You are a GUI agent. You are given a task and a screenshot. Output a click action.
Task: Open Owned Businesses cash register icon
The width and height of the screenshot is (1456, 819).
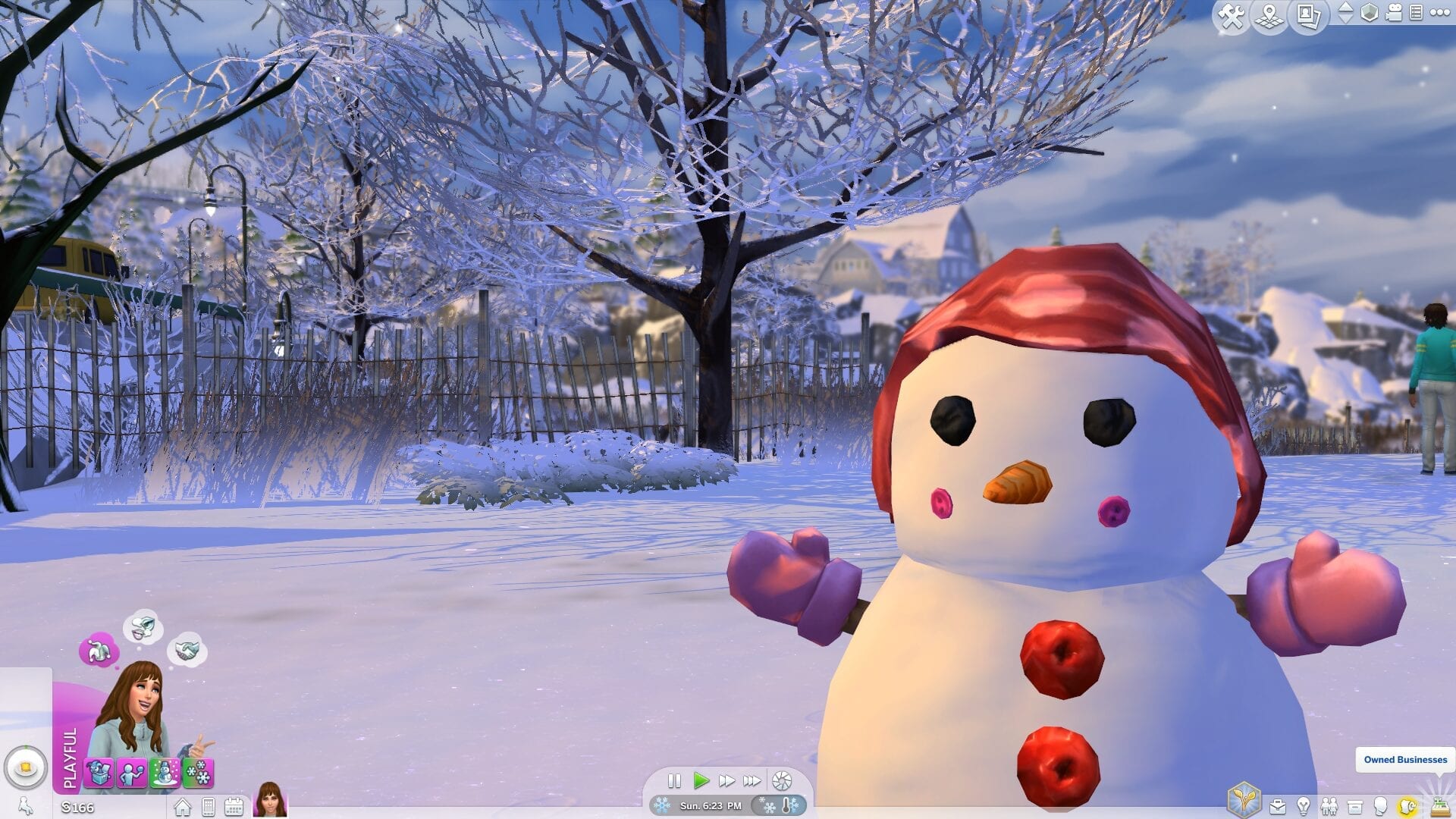click(x=1439, y=806)
